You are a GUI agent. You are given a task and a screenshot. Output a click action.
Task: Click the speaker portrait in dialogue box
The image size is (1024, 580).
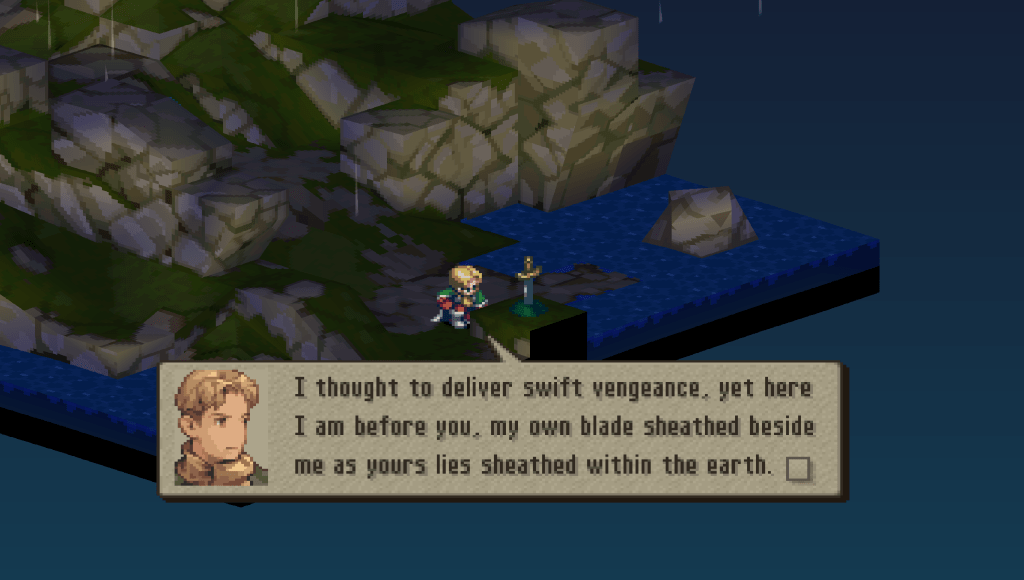click(x=220, y=428)
